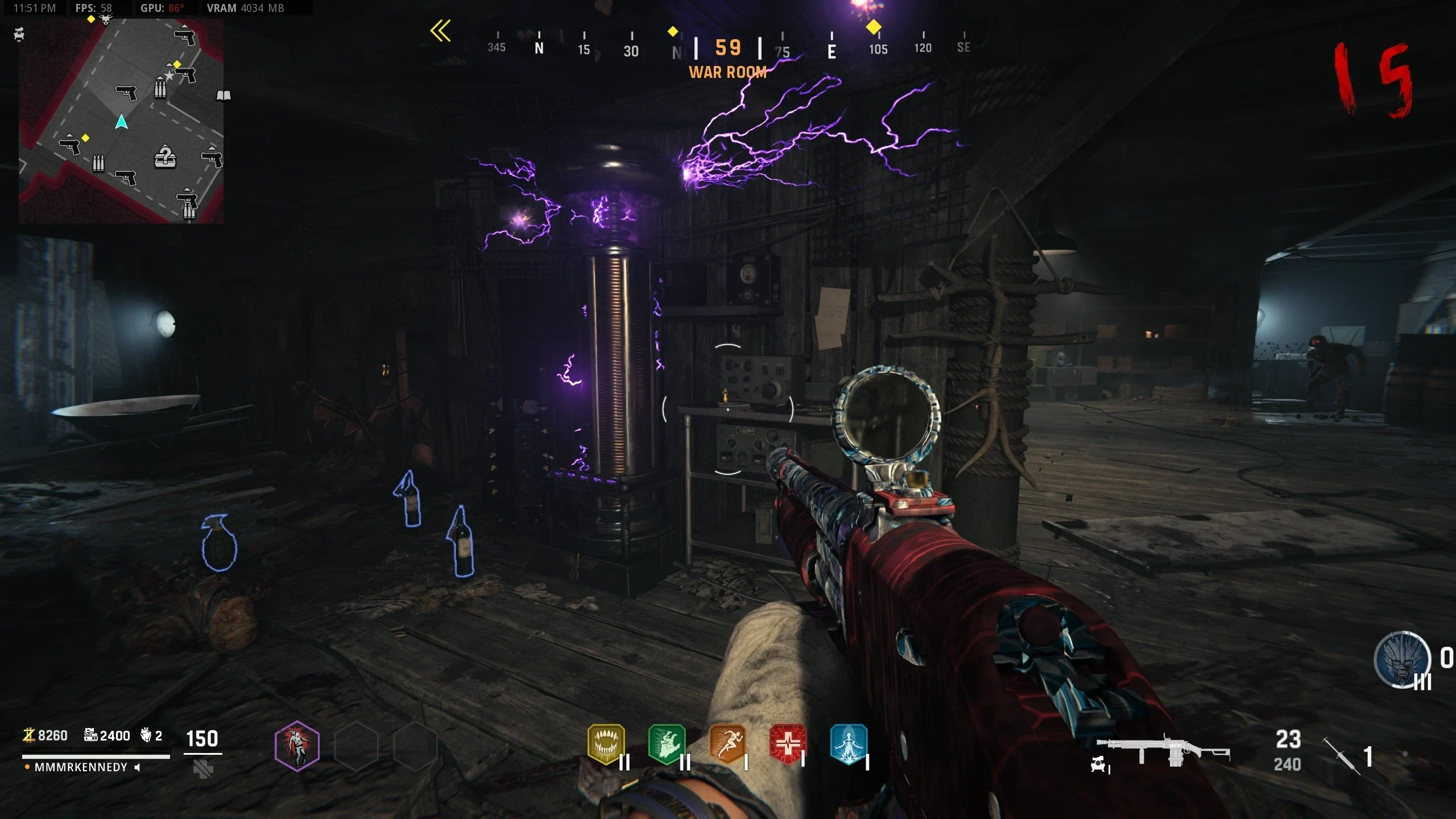Click the open book marker beside the minimap
The image size is (1456, 819).
(x=224, y=95)
